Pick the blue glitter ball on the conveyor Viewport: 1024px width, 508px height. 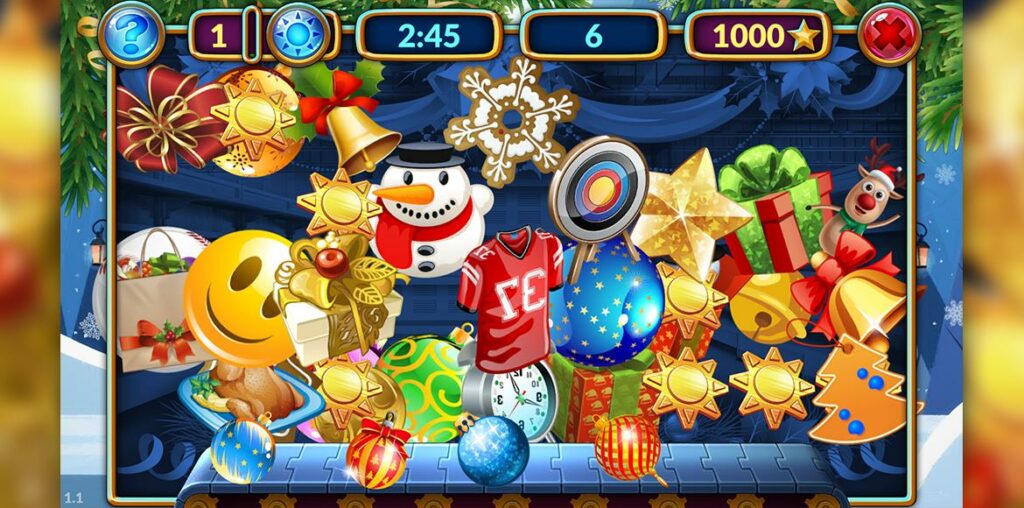point(493,451)
